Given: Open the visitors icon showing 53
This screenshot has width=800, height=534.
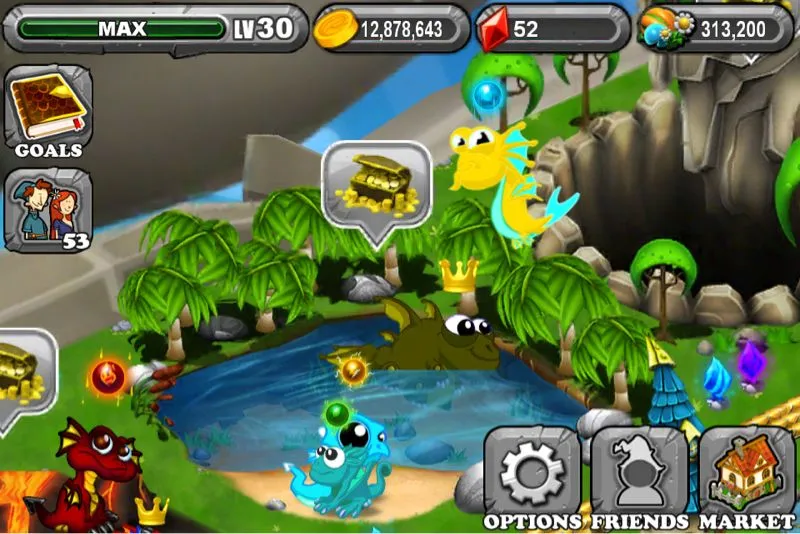Looking at the screenshot, I should pyautogui.click(x=48, y=210).
